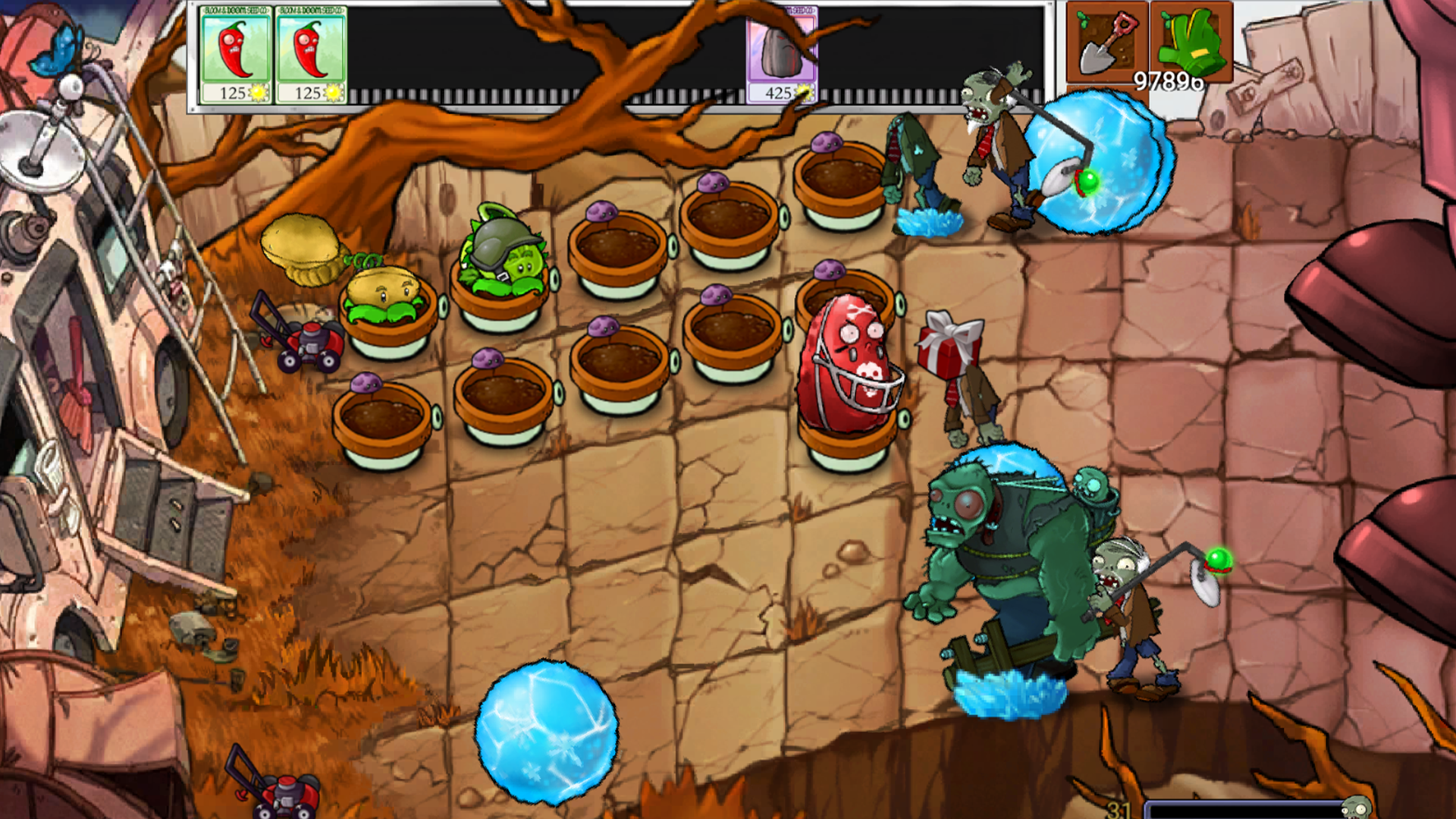Click the football-helmet meat zombie plant

click(849, 364)
